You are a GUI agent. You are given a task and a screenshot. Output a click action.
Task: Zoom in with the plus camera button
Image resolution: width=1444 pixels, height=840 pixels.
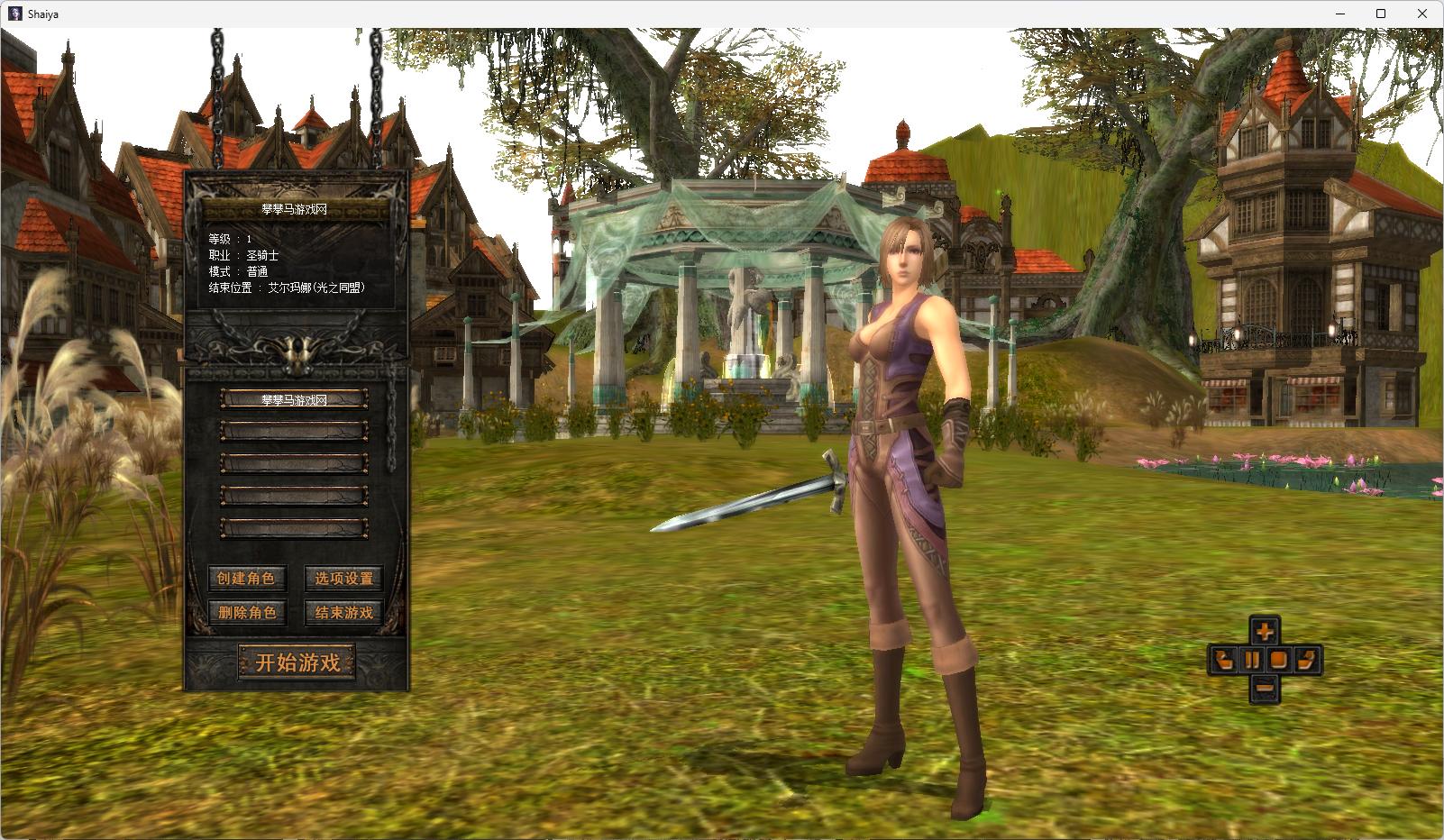tap(1264, 631)
